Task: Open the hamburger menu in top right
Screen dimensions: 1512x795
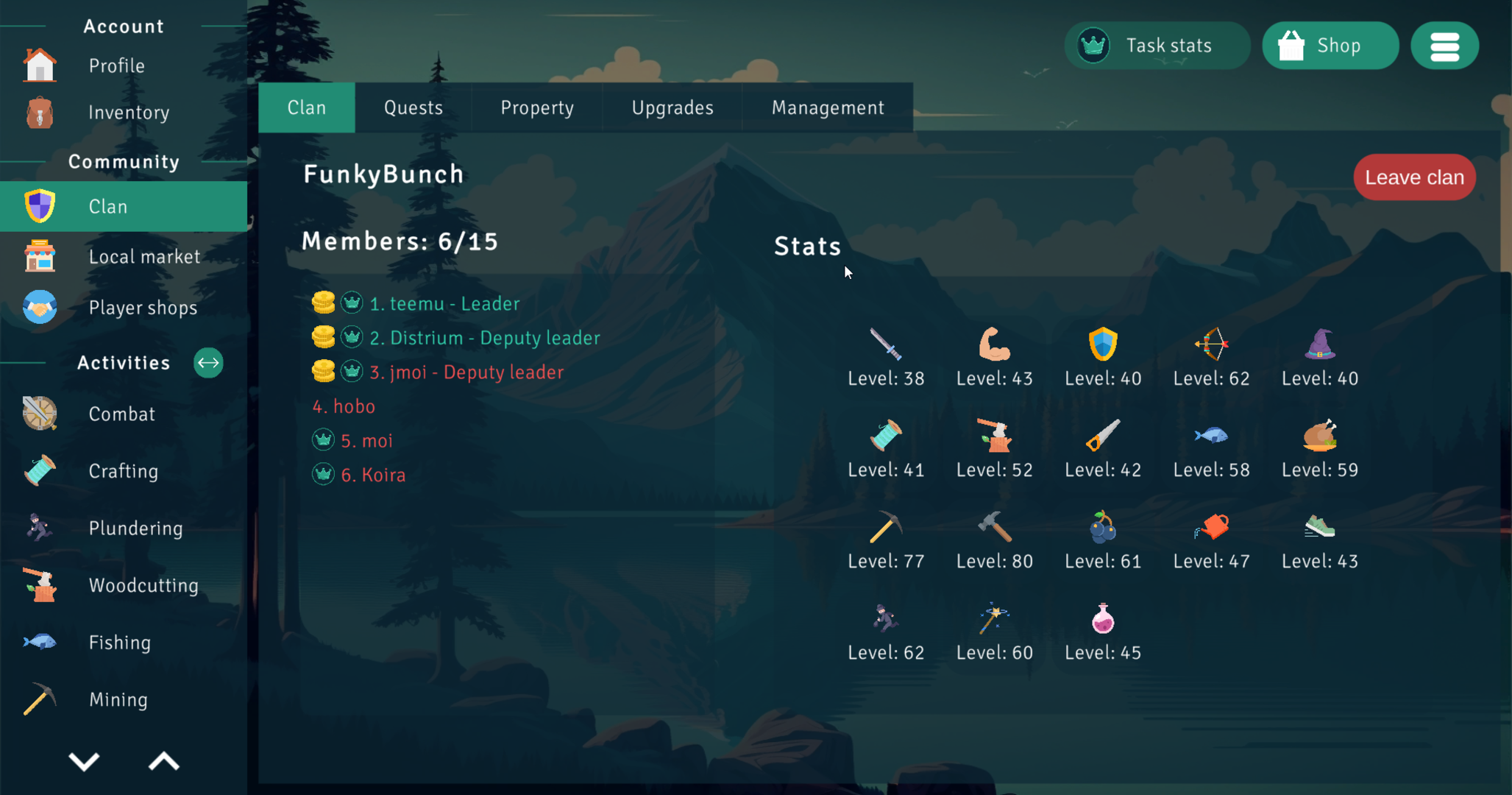Action: [x=1444, y=45]
